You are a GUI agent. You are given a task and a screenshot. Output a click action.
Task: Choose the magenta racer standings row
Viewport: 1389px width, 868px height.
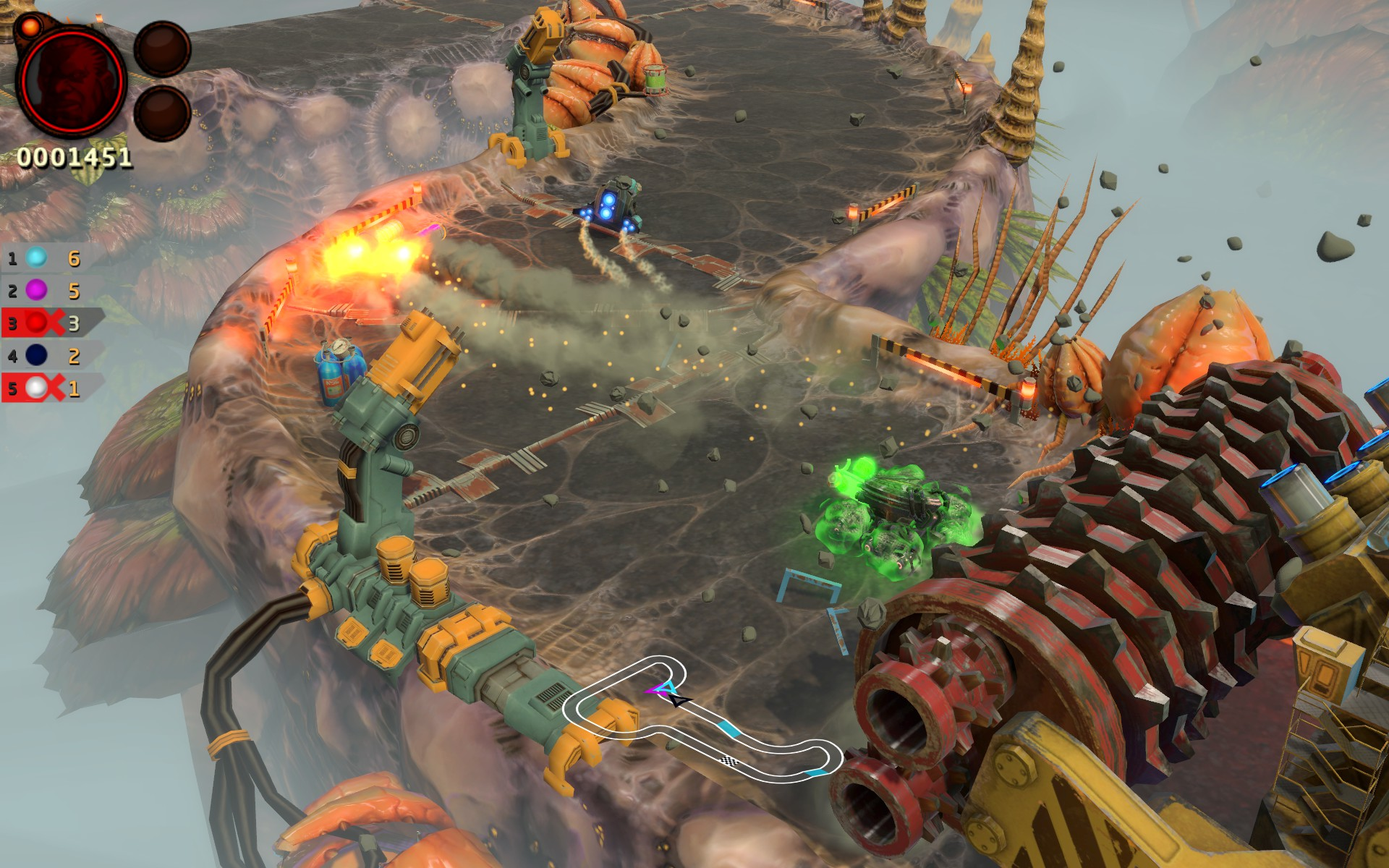(x=43, y=291)
